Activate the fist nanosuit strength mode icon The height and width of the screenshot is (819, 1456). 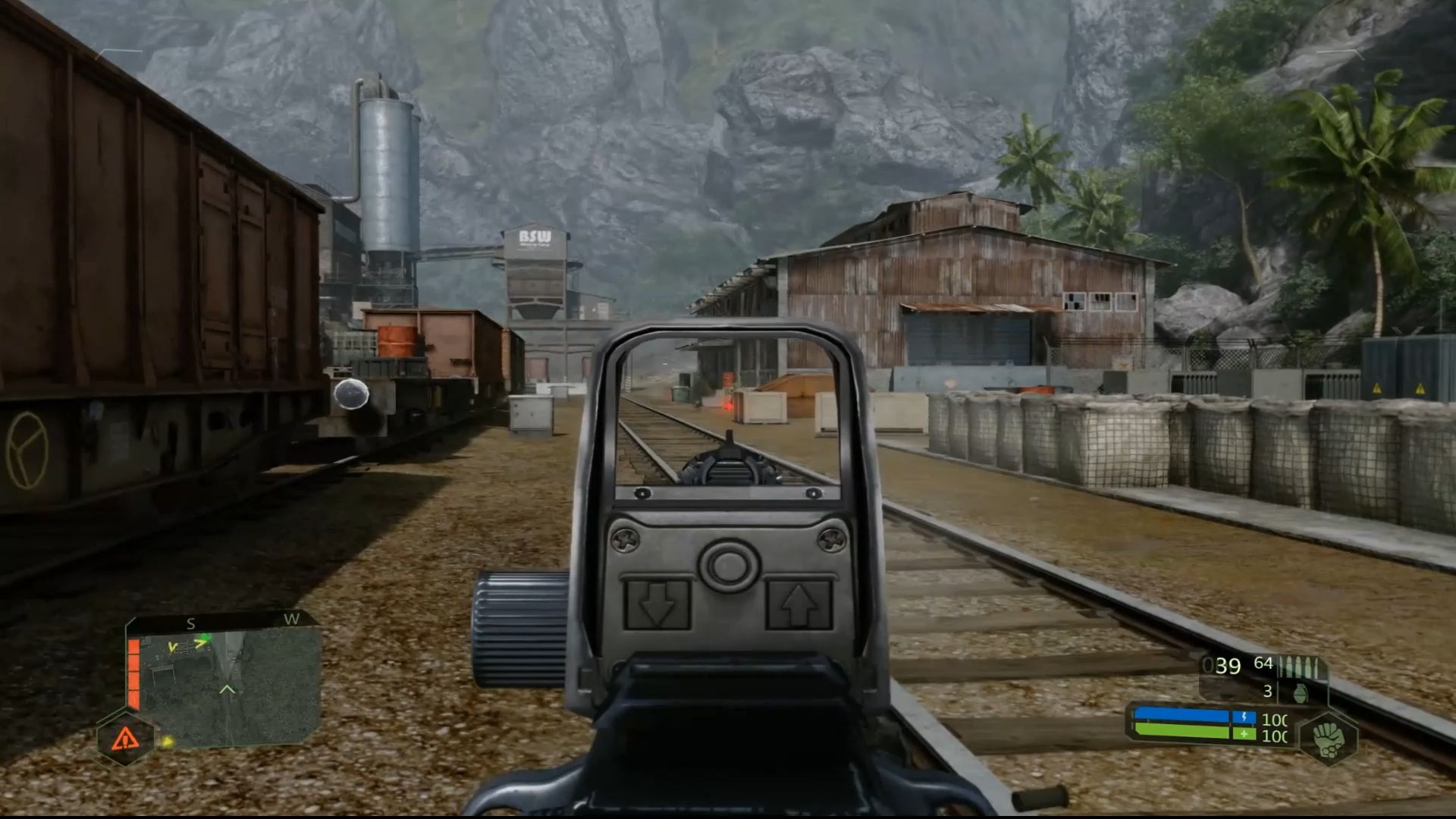pyautogui.click(x=1328, y=739)
